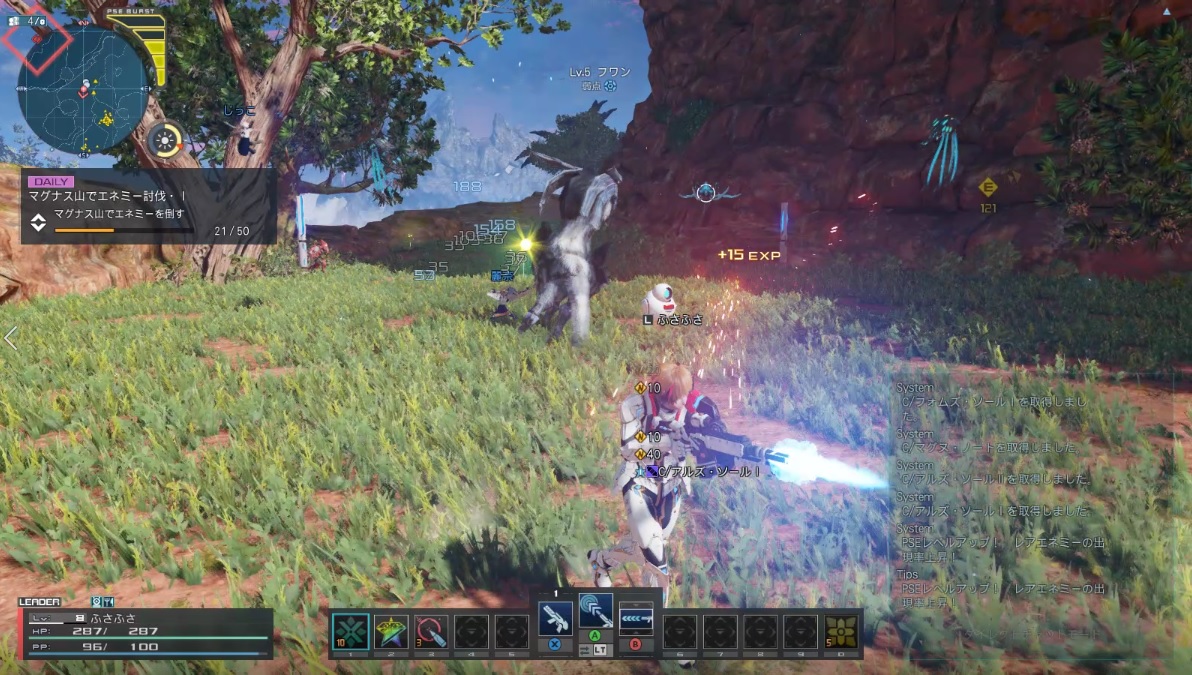
Task: Use the green restorative item in slot 1
Action: (x=350, y=631)
